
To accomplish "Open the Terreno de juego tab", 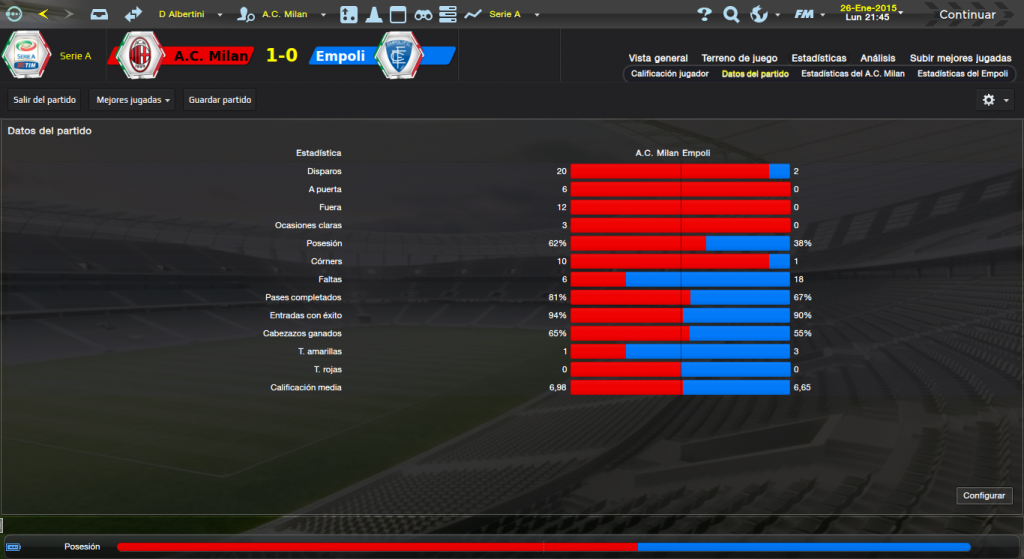I will point(740,58).
